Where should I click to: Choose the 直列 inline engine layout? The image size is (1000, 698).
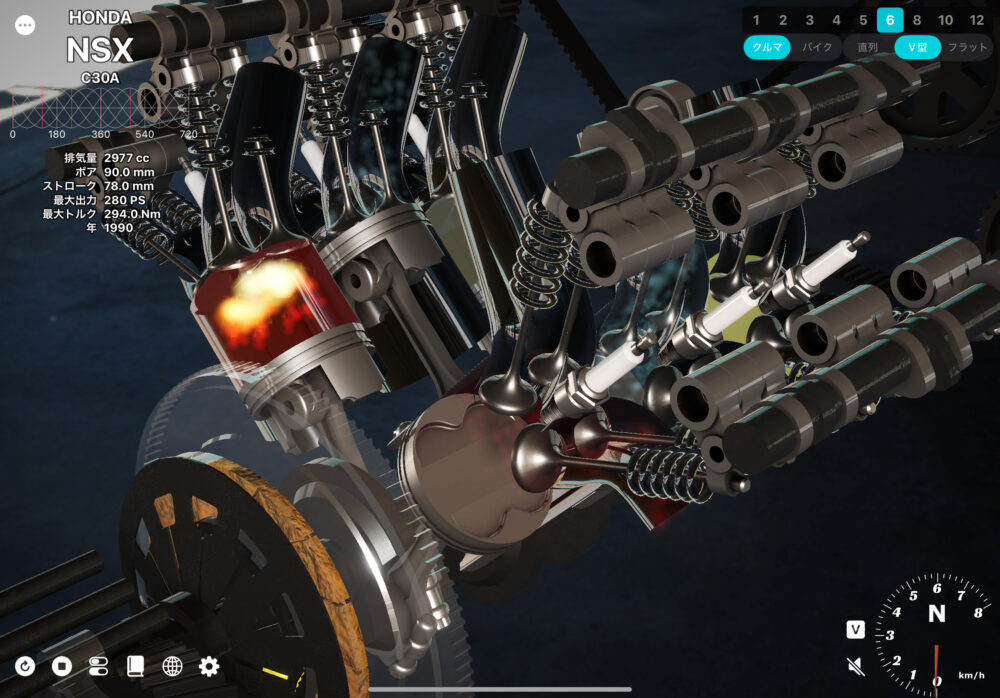tap(867, 47)
